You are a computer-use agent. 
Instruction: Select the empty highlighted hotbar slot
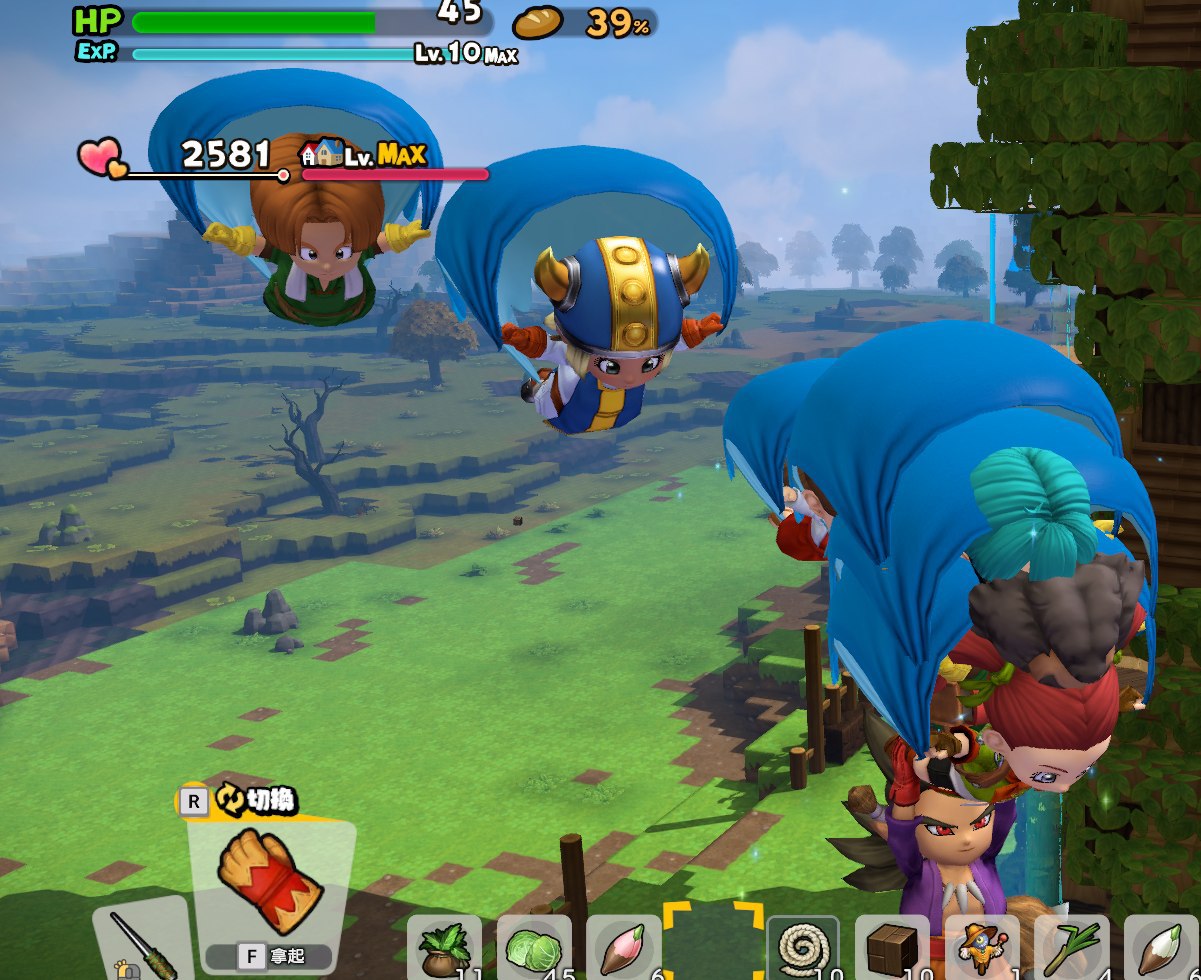click(x=712, y=945)
